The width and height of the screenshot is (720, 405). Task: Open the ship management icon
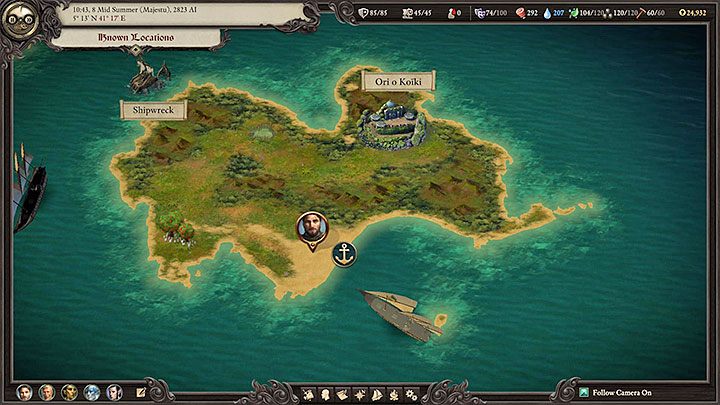click(x=379, y=392)
